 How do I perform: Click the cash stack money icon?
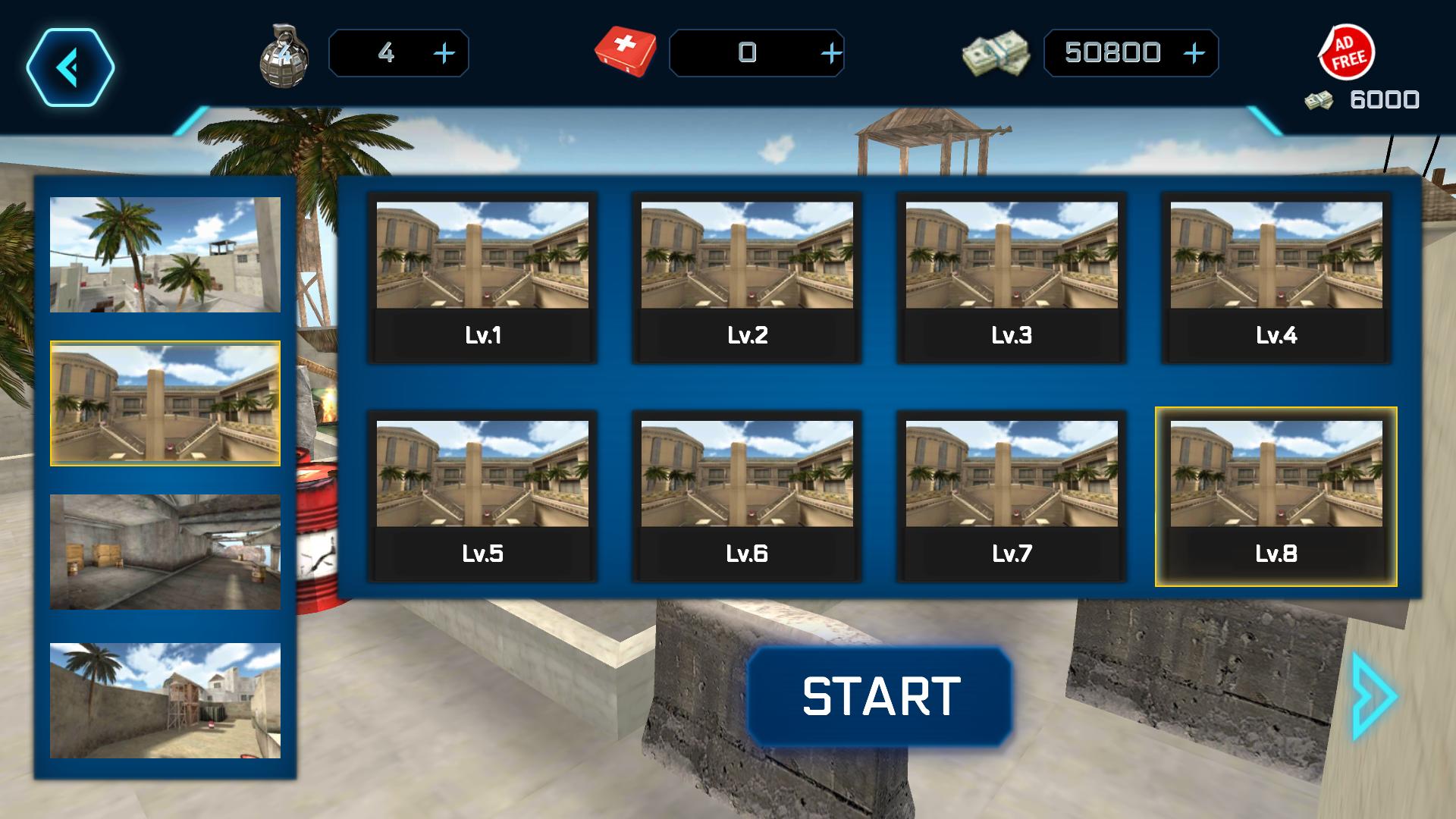tap(997, 53)
